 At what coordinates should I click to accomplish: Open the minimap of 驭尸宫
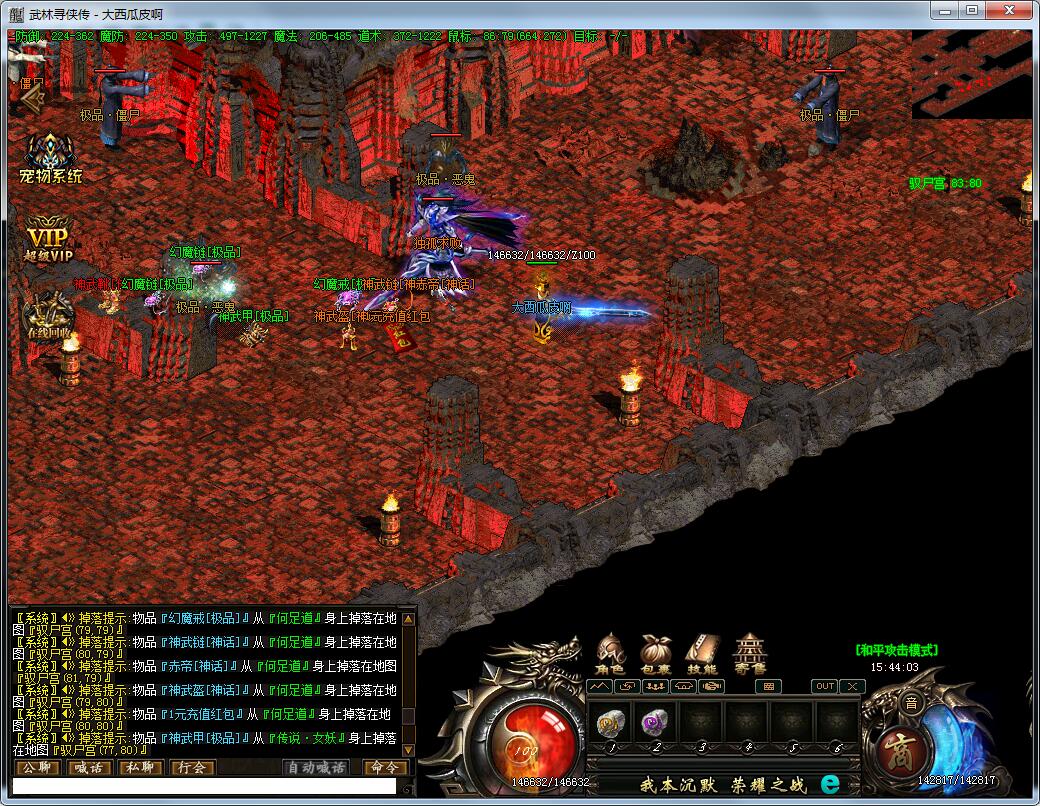click(x=974, y=73)
